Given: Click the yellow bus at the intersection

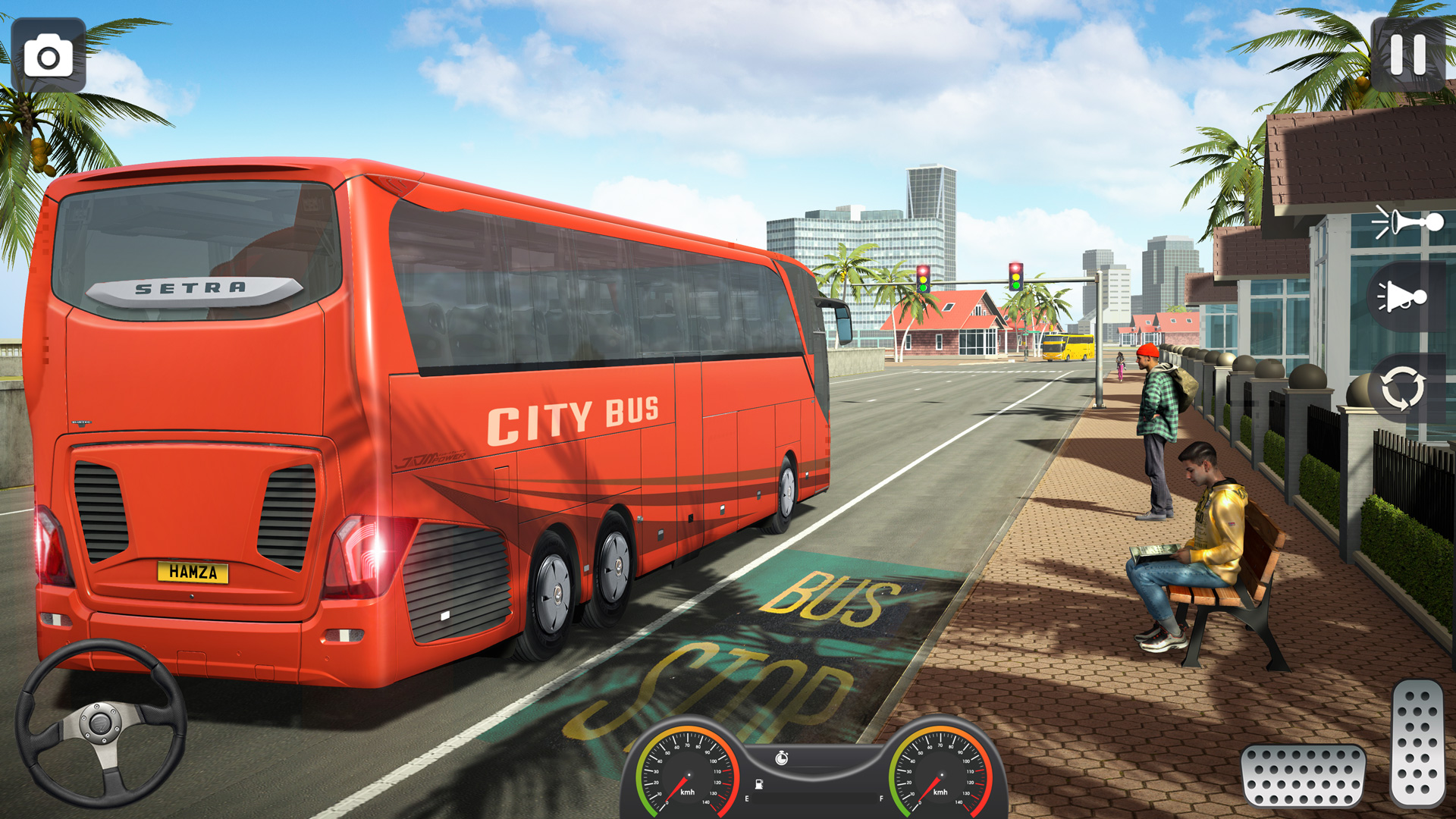Looking at the screenshot, I should coord(1068,345).
